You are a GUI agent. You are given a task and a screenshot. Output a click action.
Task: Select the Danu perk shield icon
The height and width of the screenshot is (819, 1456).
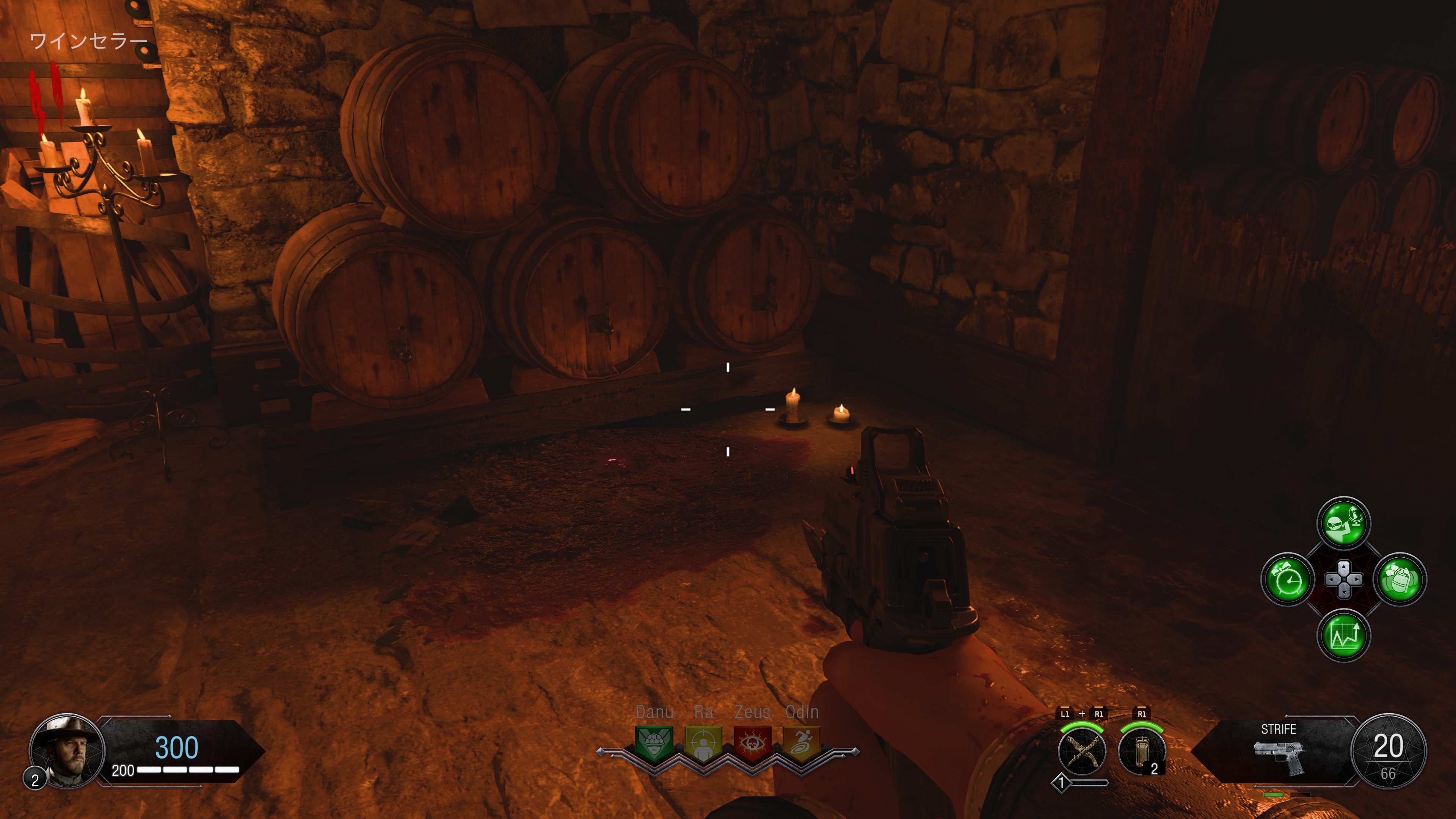click(x=654, y=743)
